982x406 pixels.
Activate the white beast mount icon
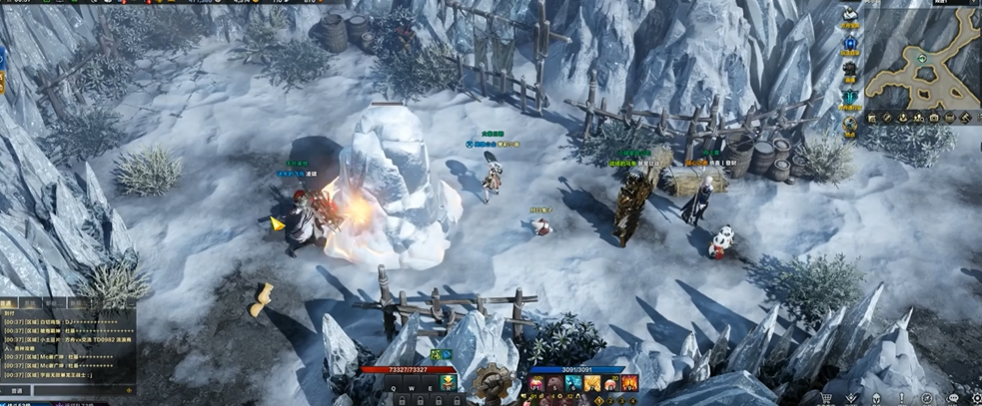pos(851,16)
